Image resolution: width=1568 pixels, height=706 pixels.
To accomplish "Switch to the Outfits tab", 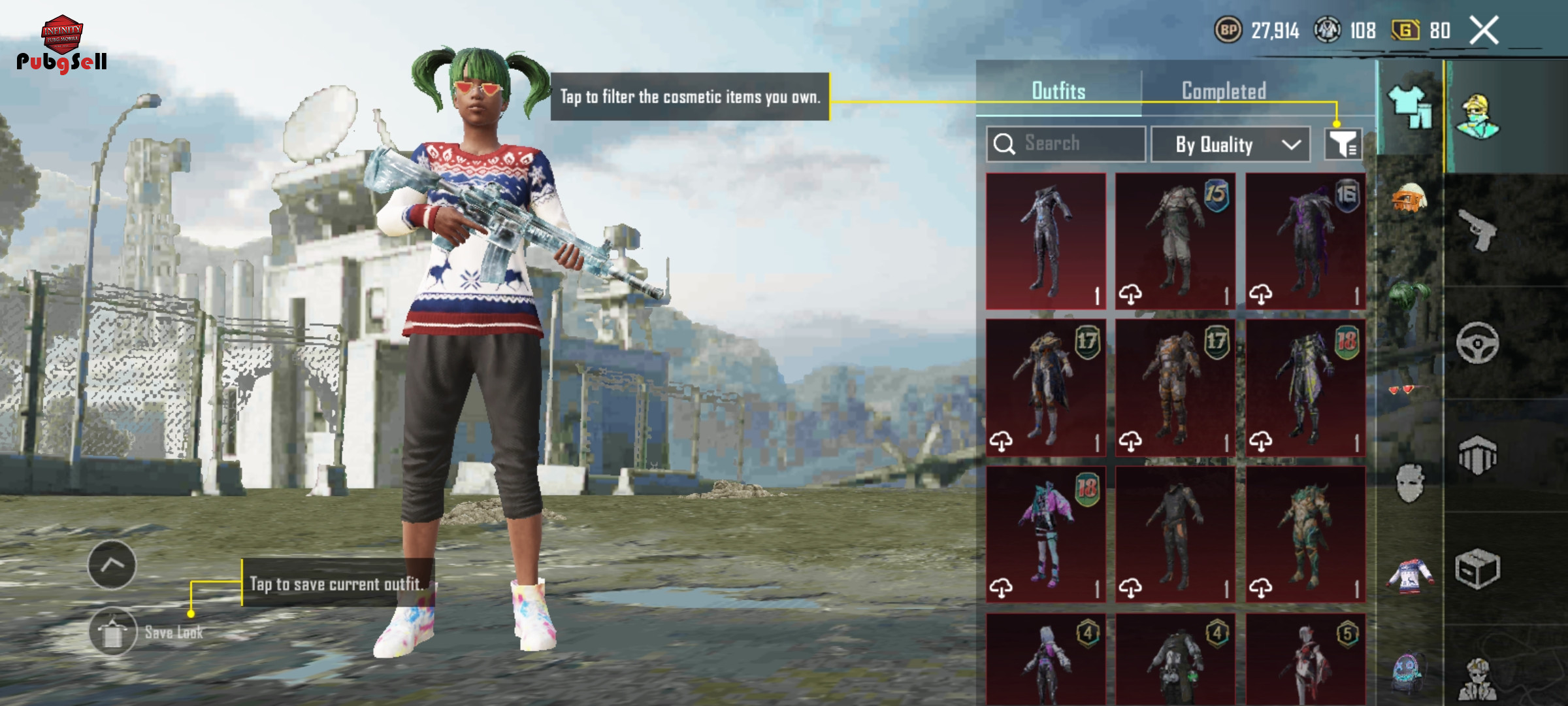I will 1058,91.
